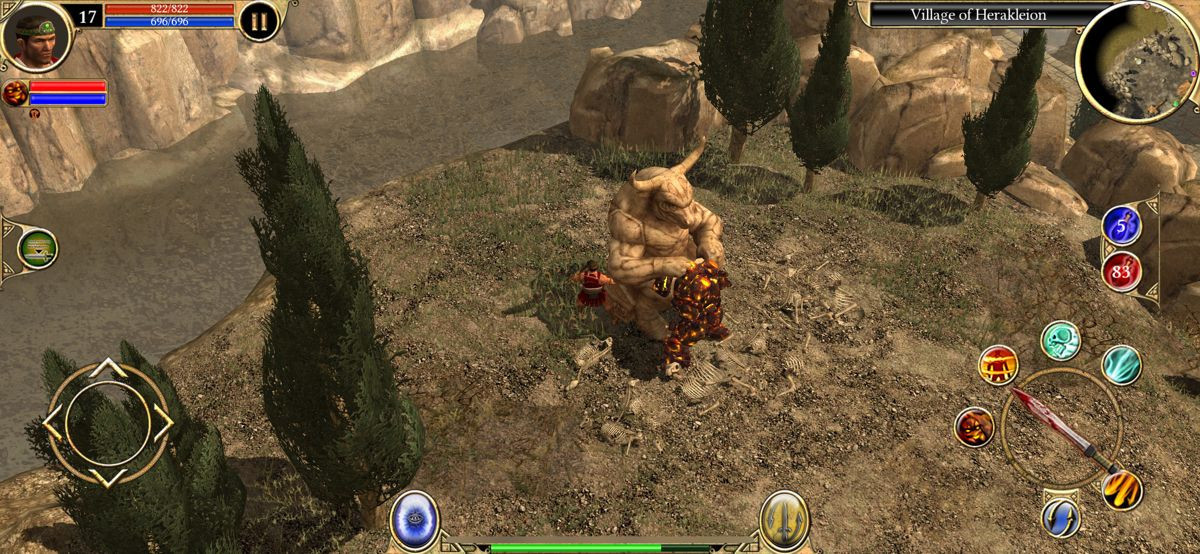This screenshot has height=554, width=1200.
Task: Open the hero portrait character panel
Action: click(x=35, y=34)
